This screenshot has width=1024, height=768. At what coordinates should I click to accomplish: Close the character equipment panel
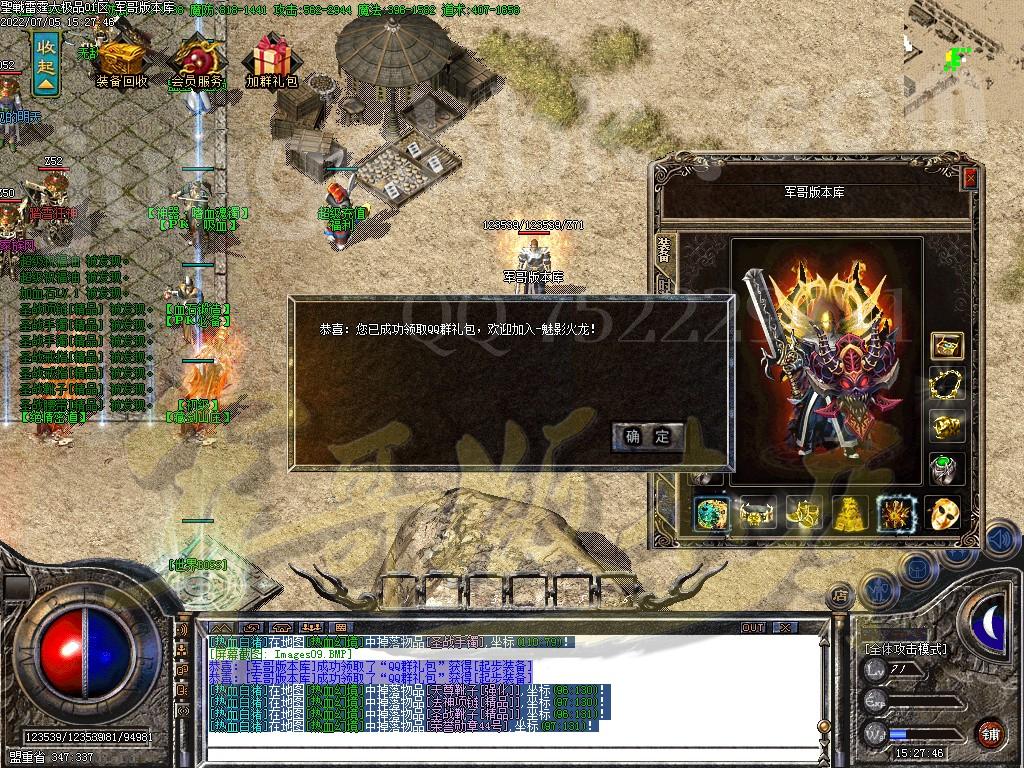(x=969, y=178)
